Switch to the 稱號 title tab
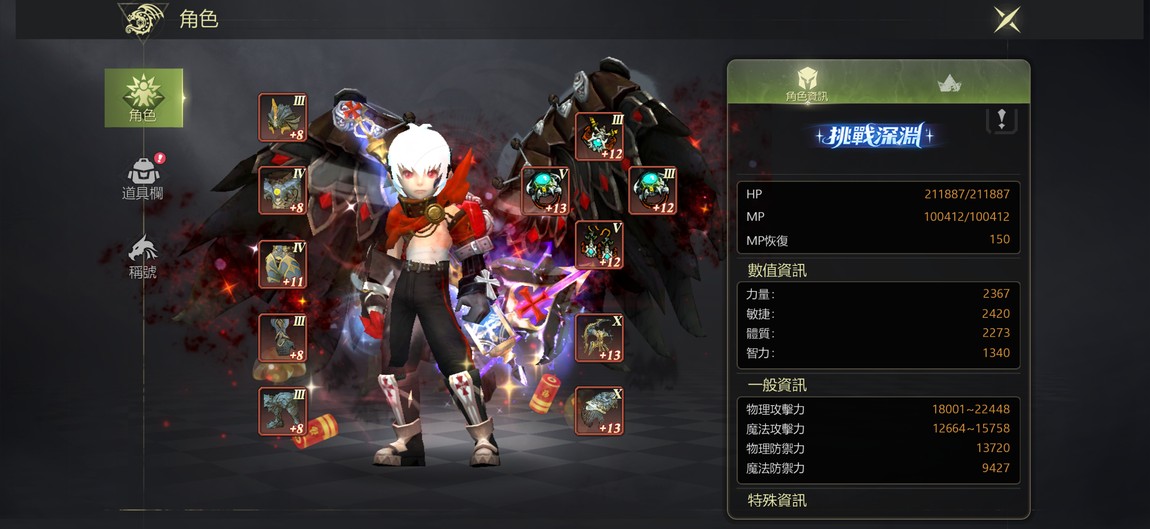This screenshot has width=1150, height=529. (x=143, y=257)
